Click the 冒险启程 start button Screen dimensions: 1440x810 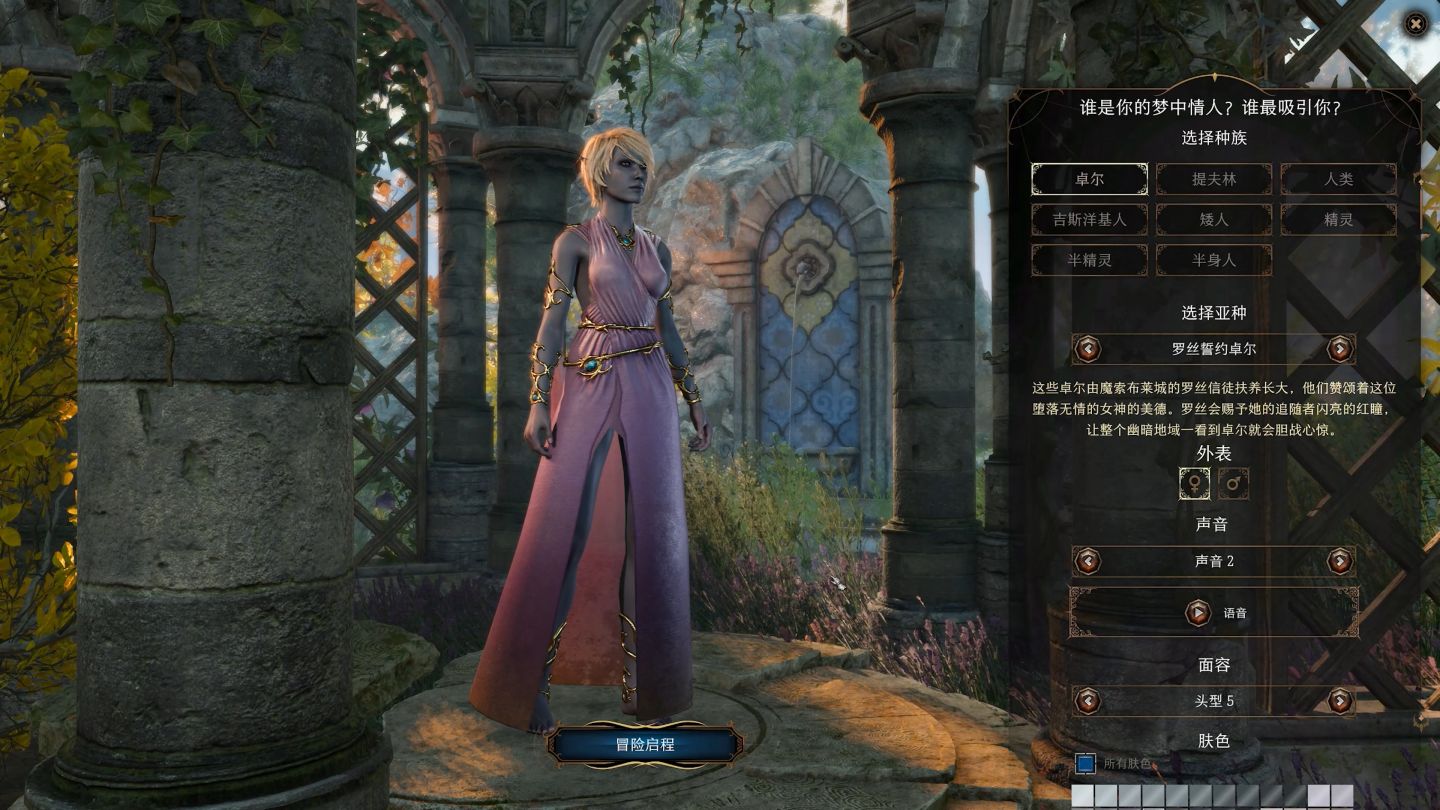[x=645, y=745]
